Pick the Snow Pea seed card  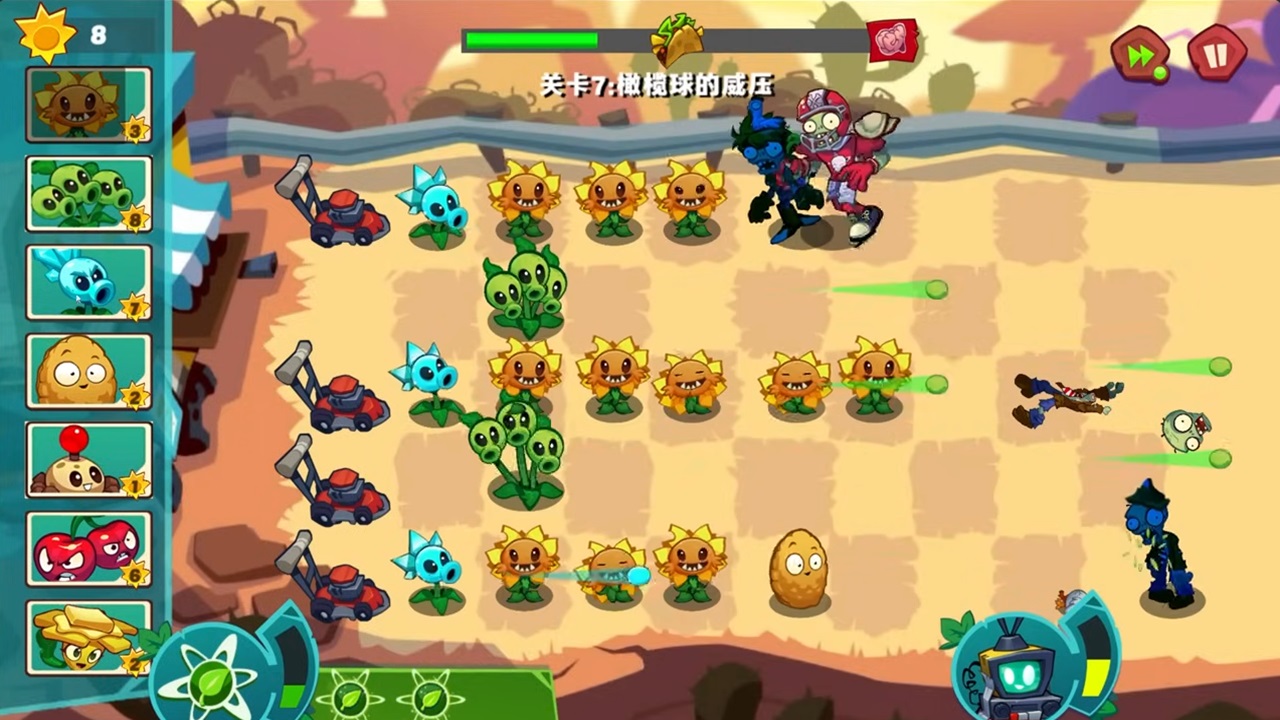88,282
